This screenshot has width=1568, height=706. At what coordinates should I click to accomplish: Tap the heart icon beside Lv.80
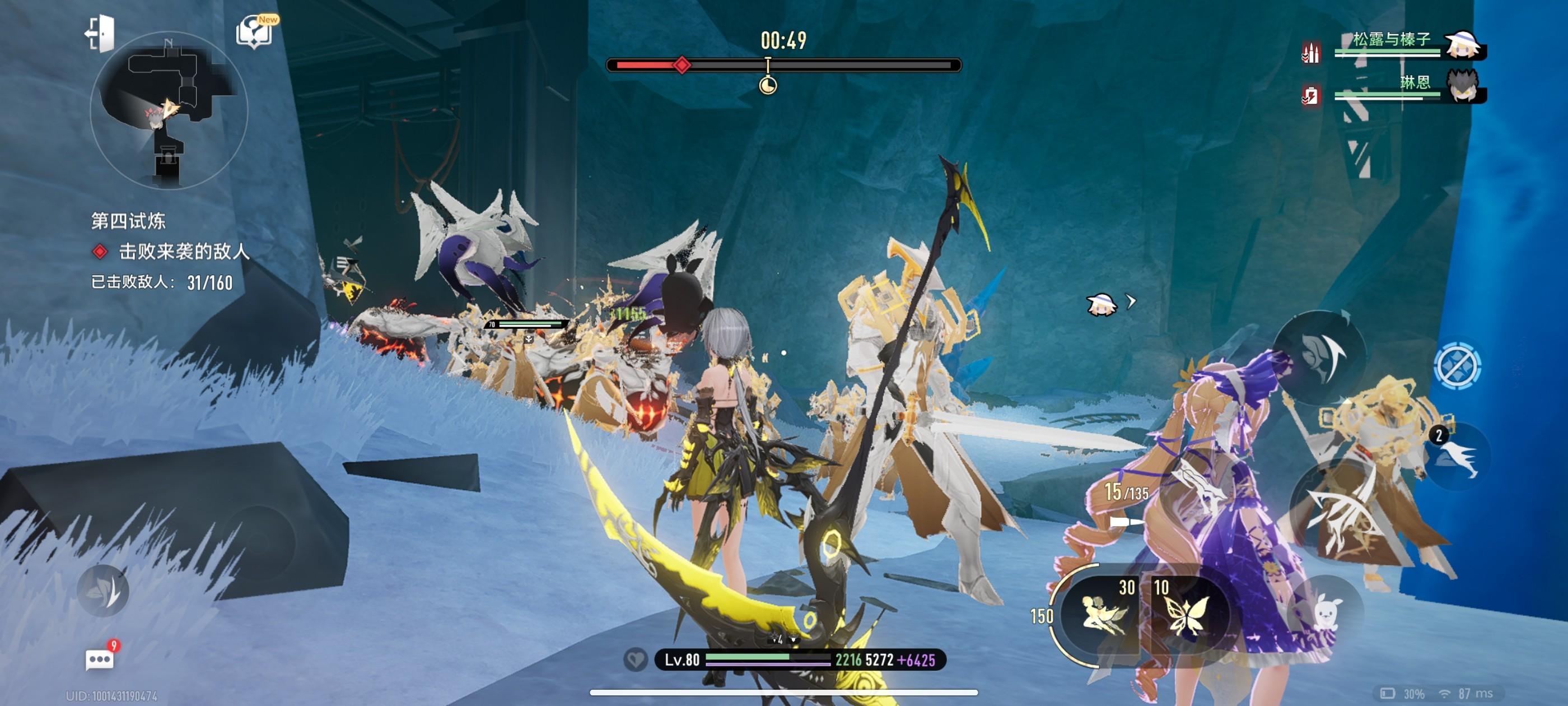point(636,659)
